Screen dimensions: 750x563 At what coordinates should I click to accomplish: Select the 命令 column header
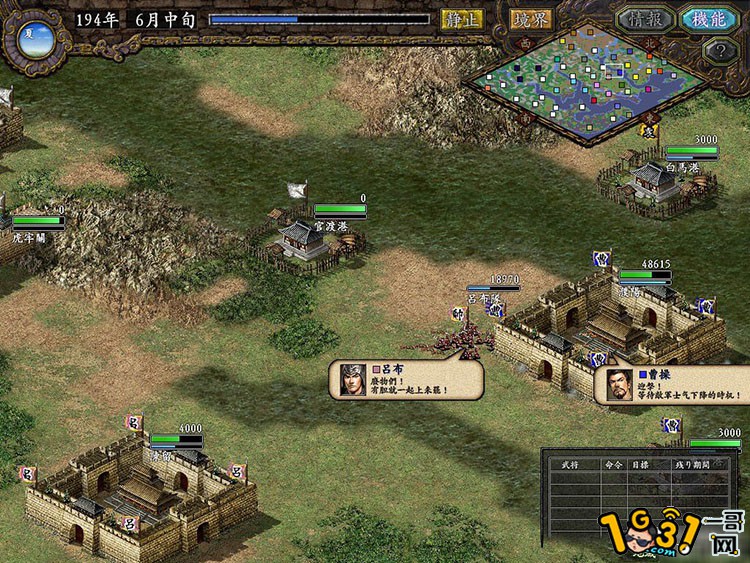(x=614, y=466)
